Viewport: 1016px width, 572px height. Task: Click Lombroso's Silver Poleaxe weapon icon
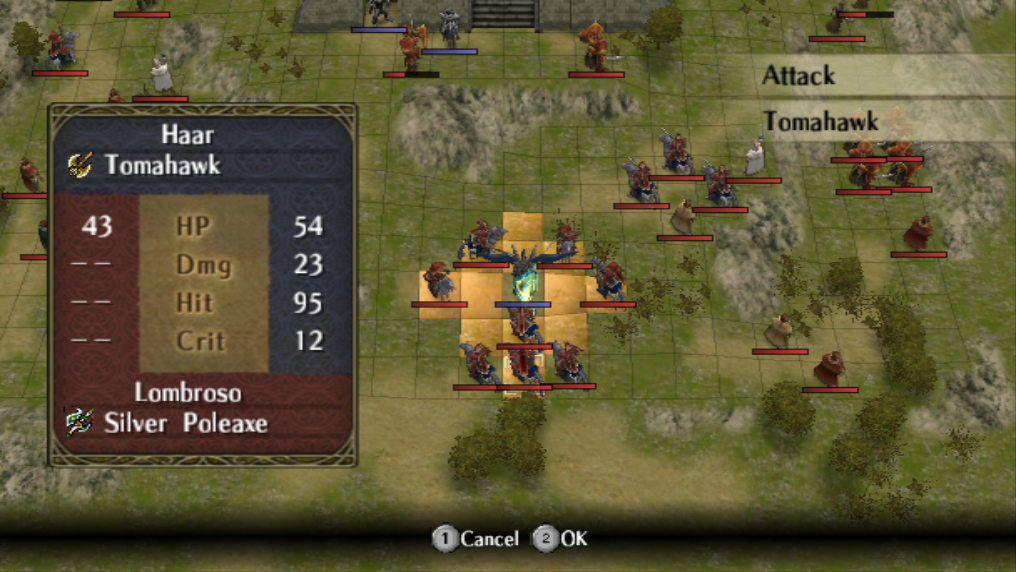coord(80,423)
